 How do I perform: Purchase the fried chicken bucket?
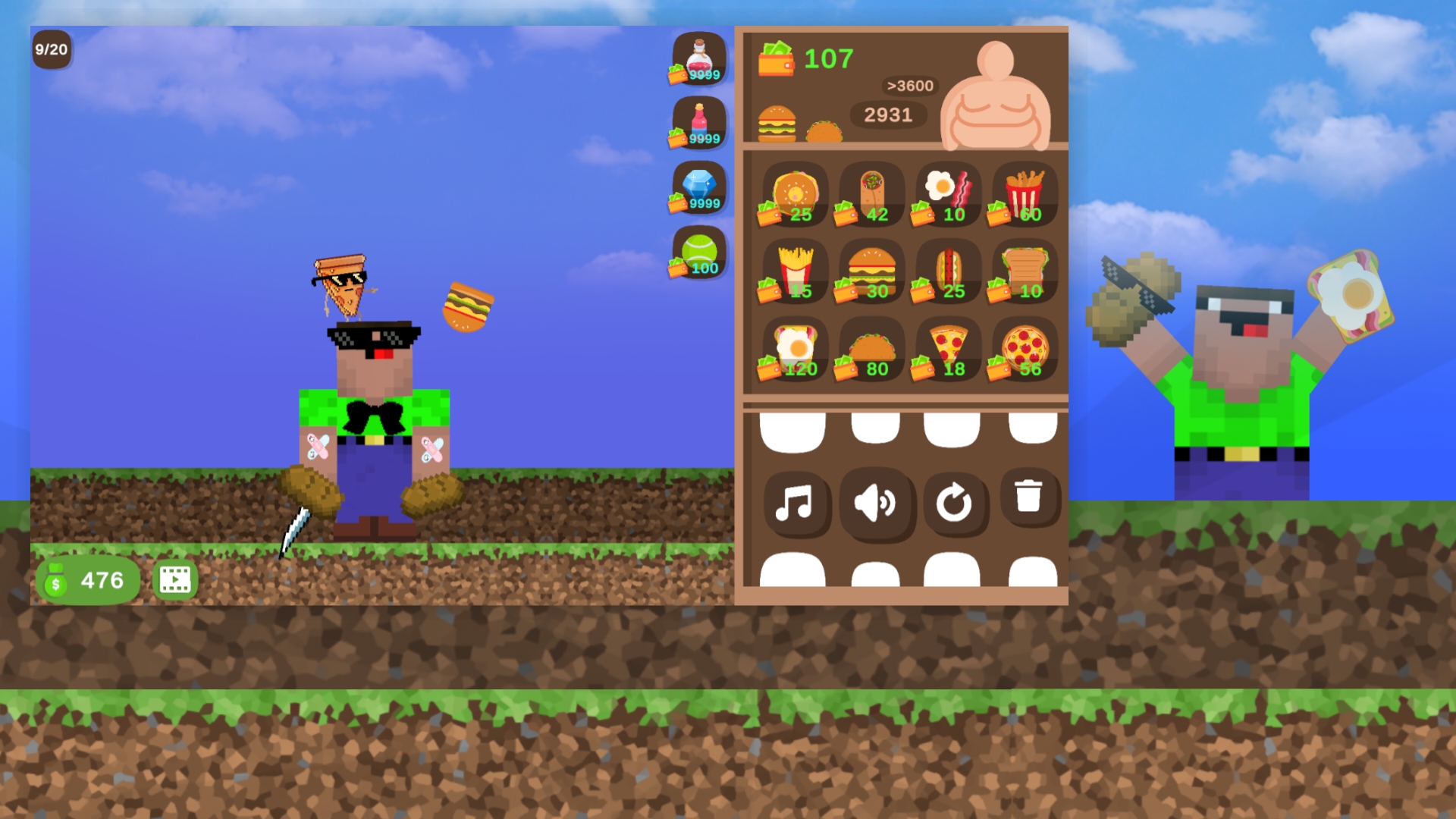pyautogui.click(x=1024, y=193)
